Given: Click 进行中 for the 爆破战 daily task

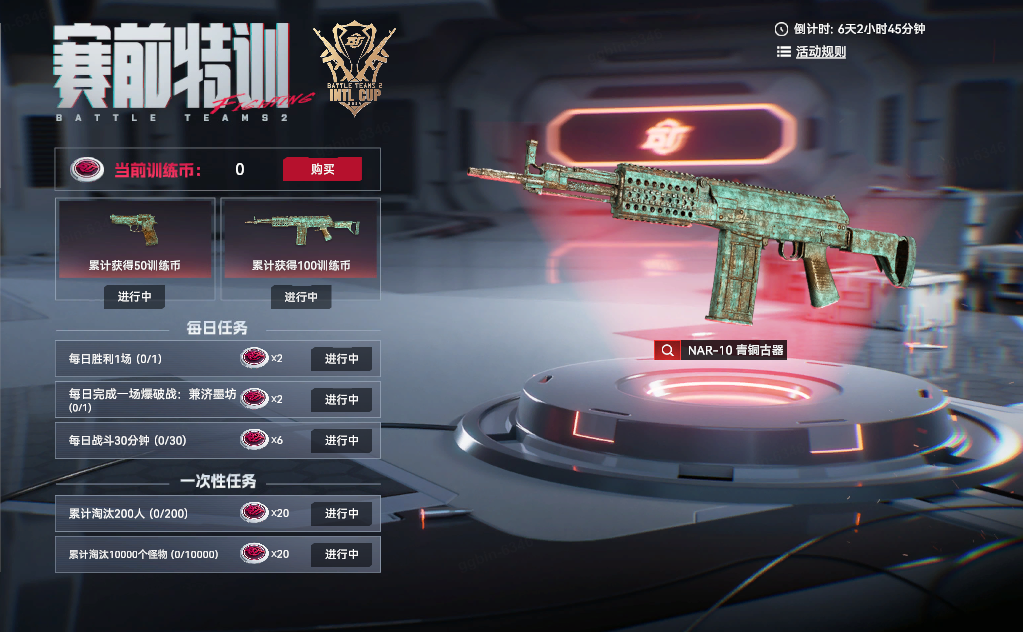Looking at the screenshot, I should click(x=341, y=400).
